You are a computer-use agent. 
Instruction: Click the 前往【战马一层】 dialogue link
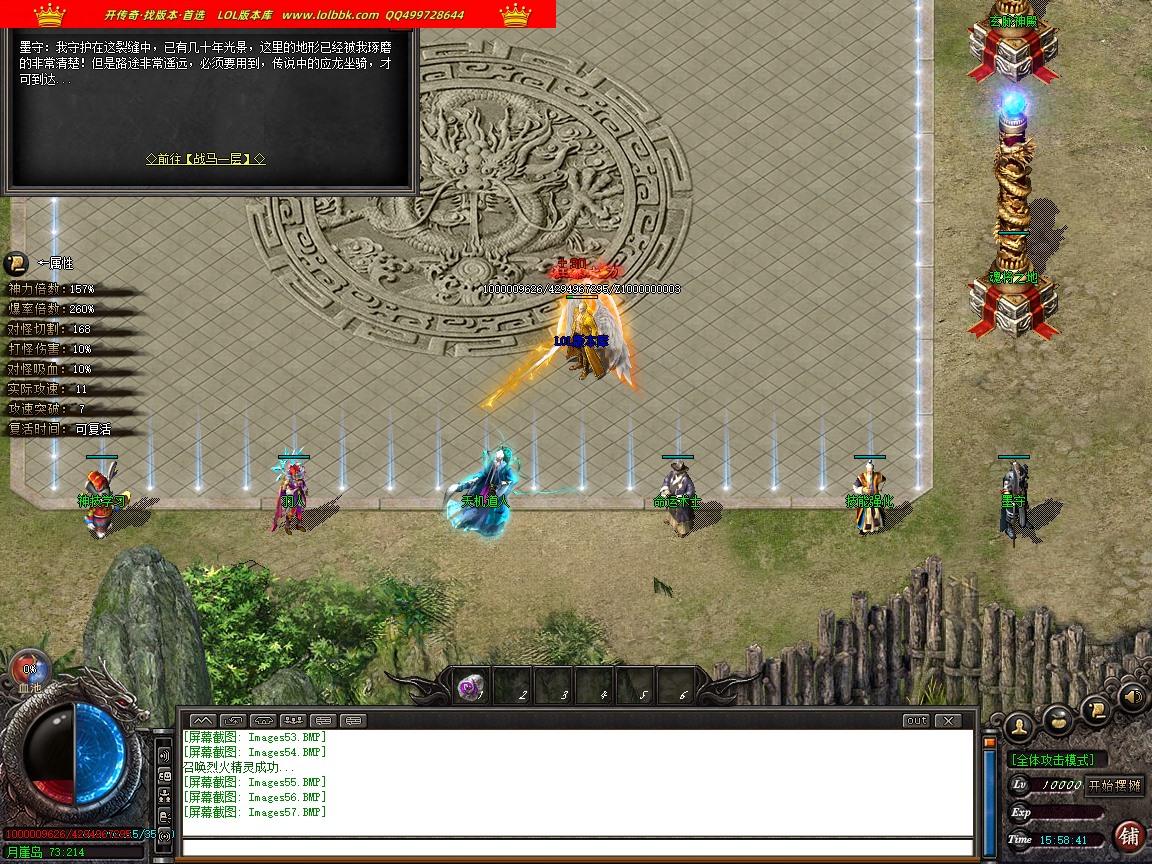(205, 159)
